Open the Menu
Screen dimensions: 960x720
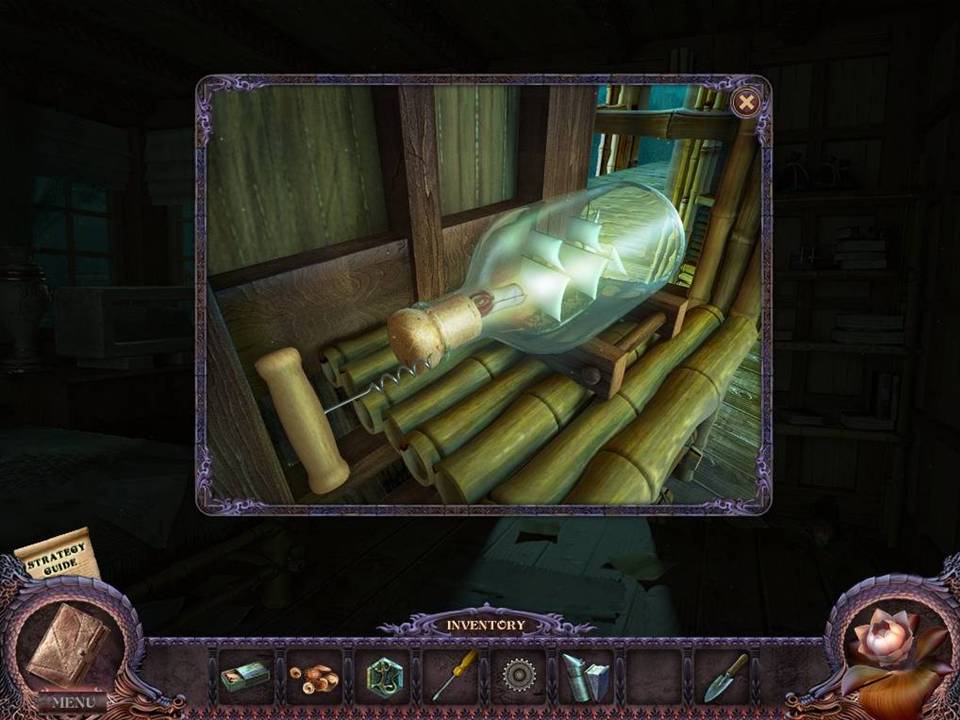click(x=72, y=702)
